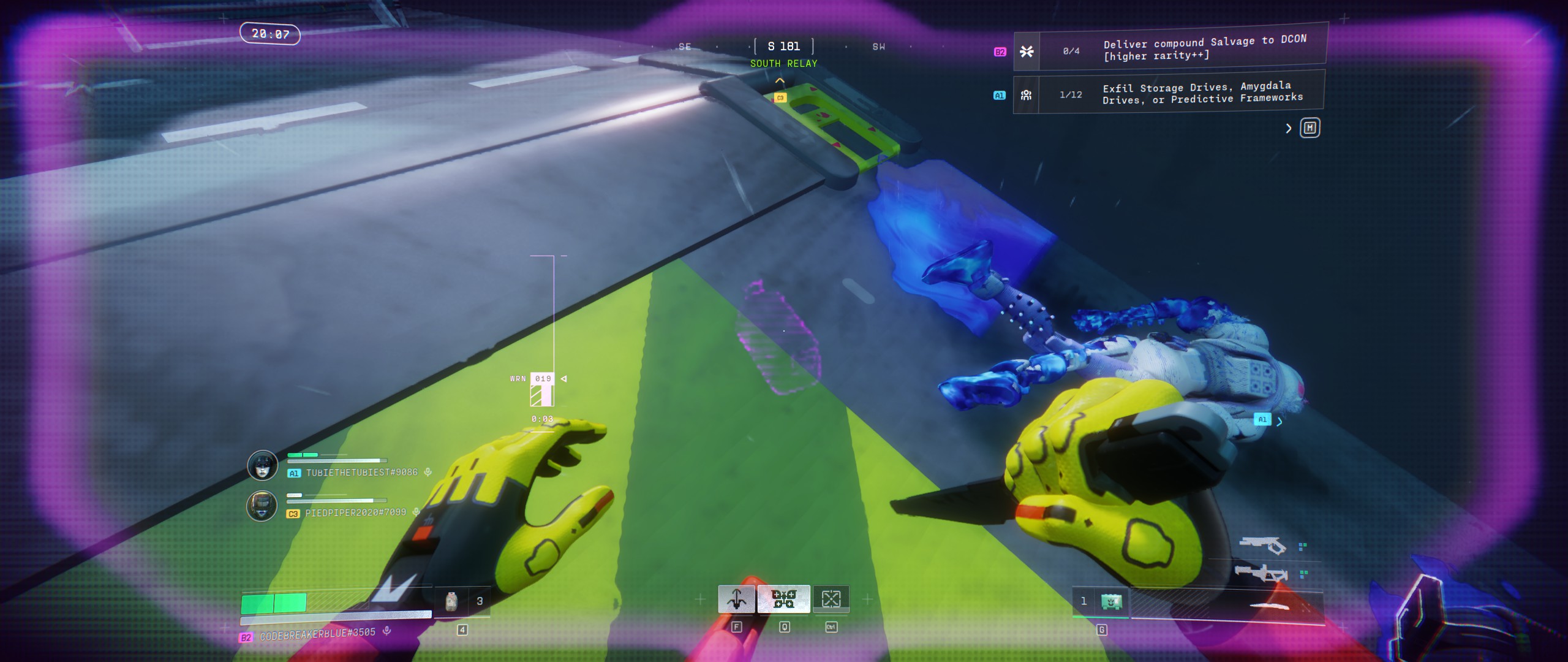Click the A1 teammate world marker
Image resolution: width=1568 pixels, height=662 pixels.
click(x=1262, y=419)
